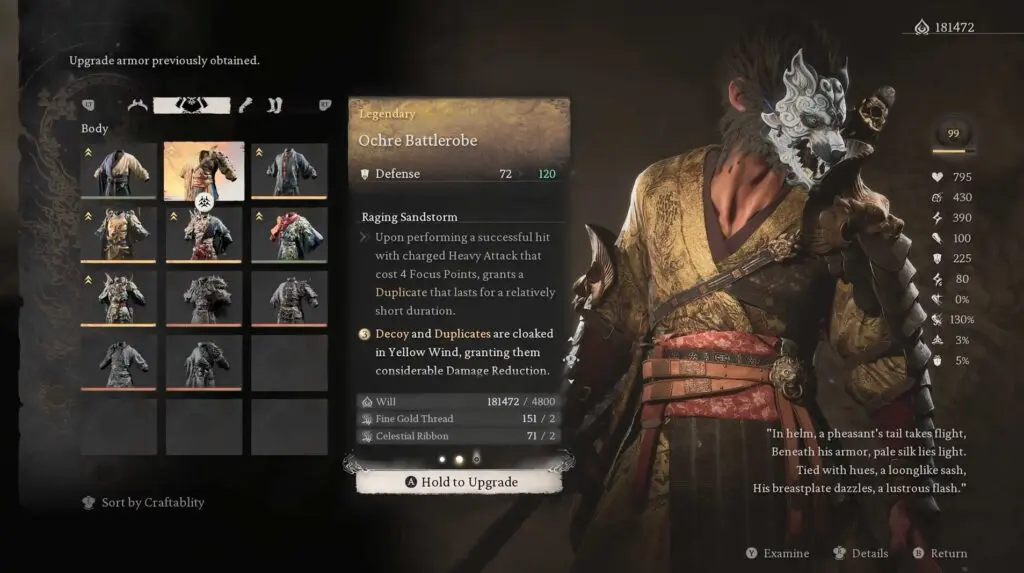The height and width of the screenshot is (573, 1024).
Task: Choose the robe with the red scarf
Action: click(x=289, y=235)
